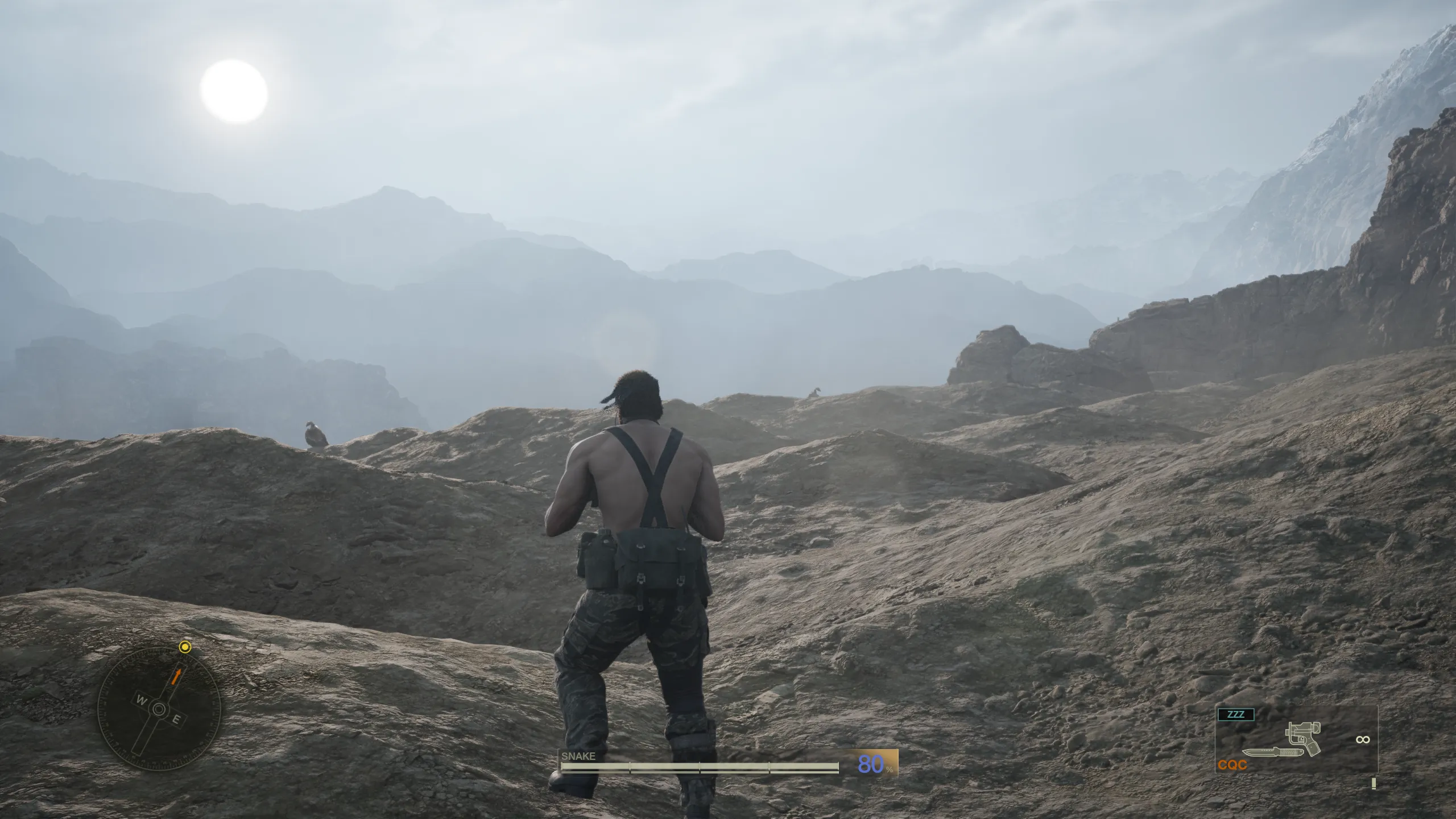Select the yellow objective marker on the compass
The width and height of the screenshot is (1456, 819).
pyautogui.click(x=185, y=647)
